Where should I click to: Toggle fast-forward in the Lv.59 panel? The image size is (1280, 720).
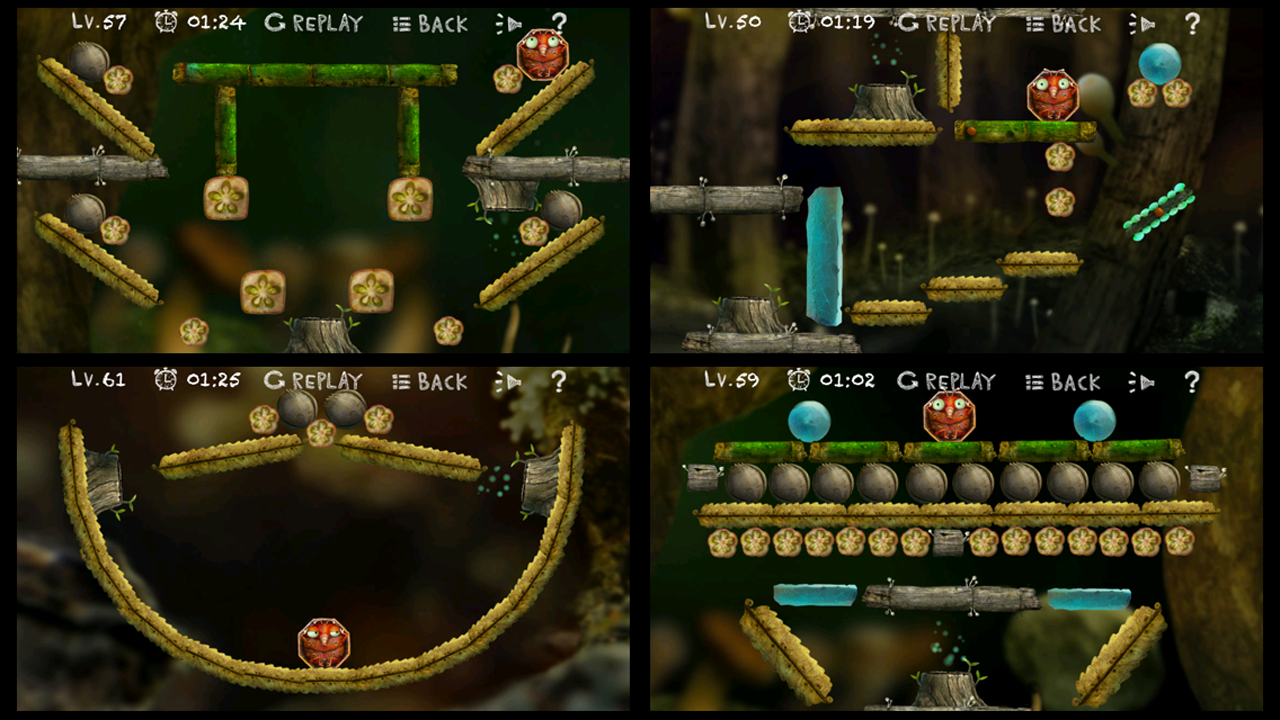coord(1142,381)
